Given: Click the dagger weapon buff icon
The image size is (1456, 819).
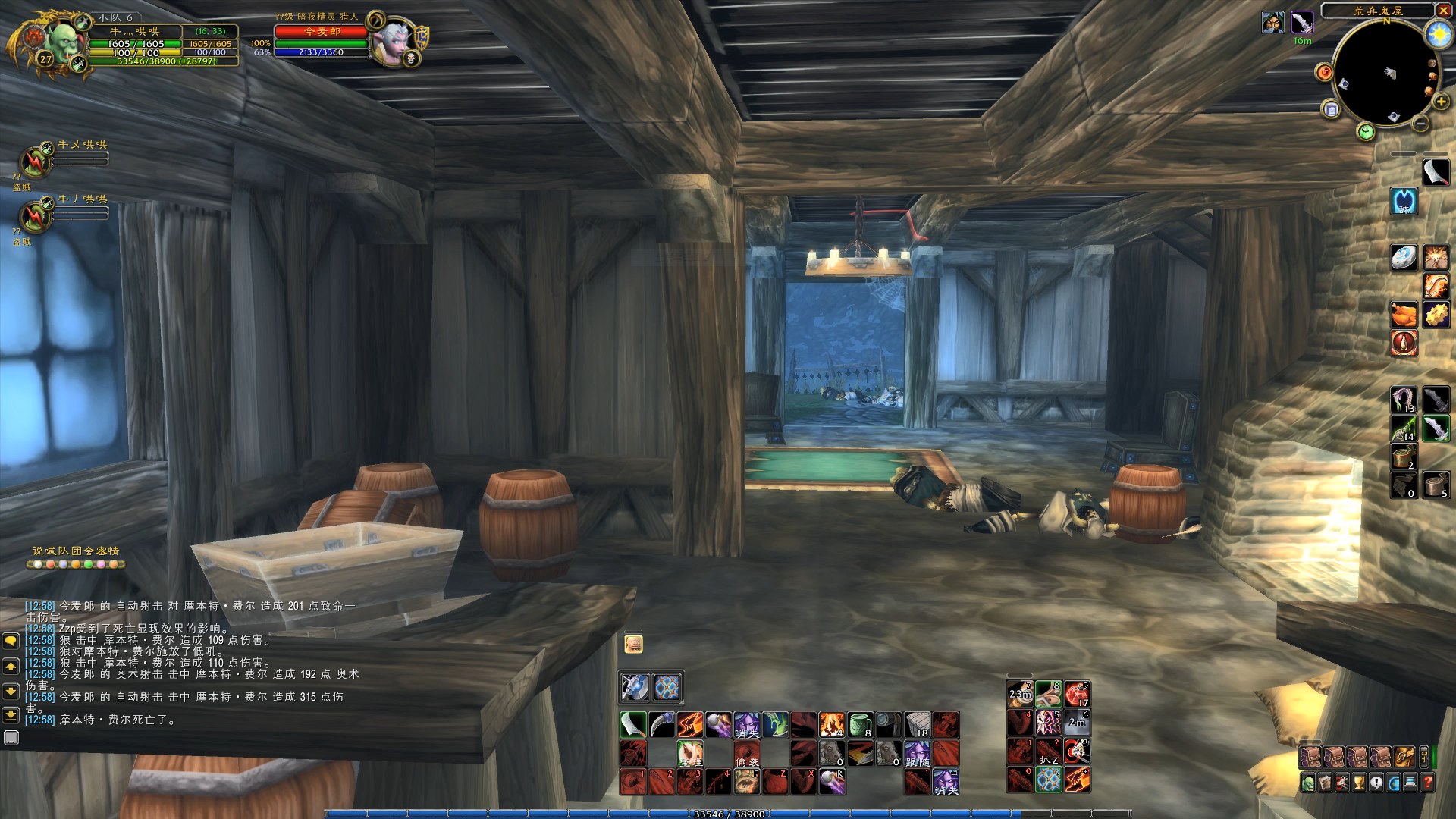Looking at the screenshot, I should tap(1302, 22).
